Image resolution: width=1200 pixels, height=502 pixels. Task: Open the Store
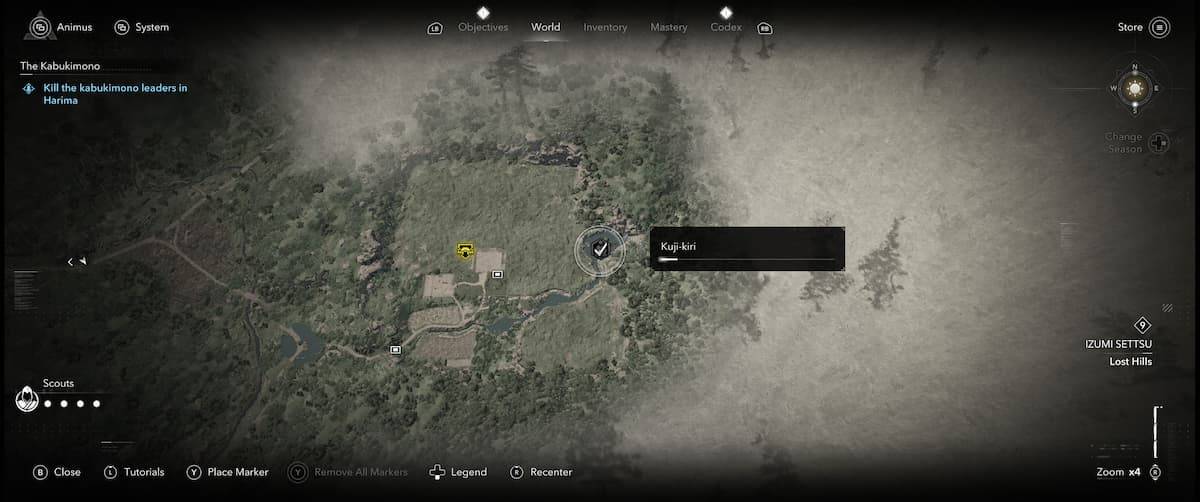(x=1143, y=27)
